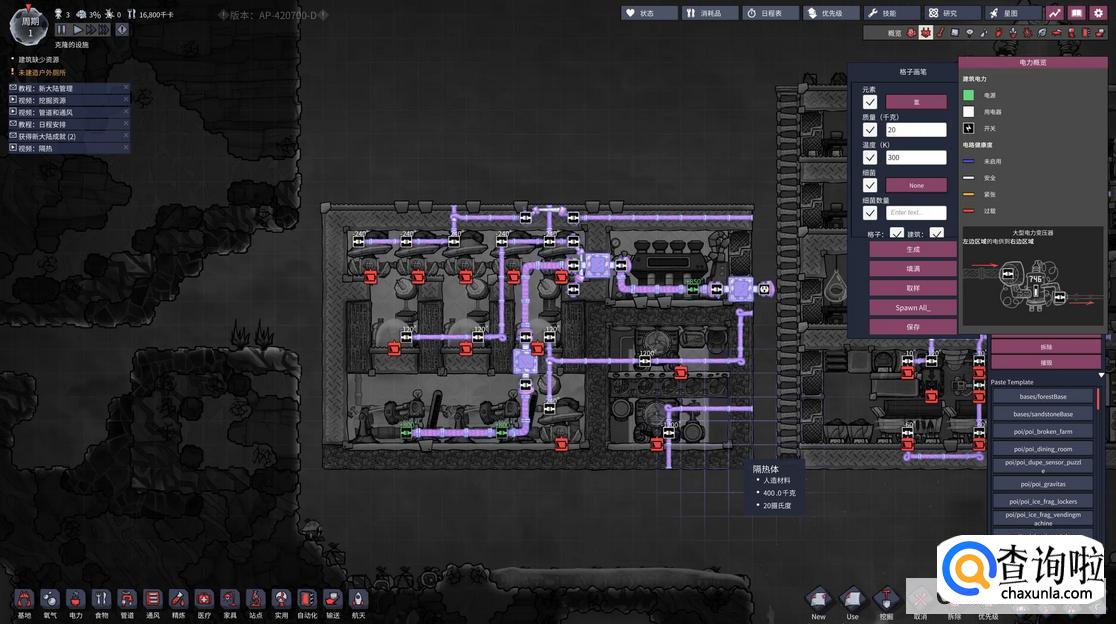Image resolution: width=1116 pixels, height=624 pixels.
Task: Select the poi/poi_gravitas template entry
Action: (1042, 484)
